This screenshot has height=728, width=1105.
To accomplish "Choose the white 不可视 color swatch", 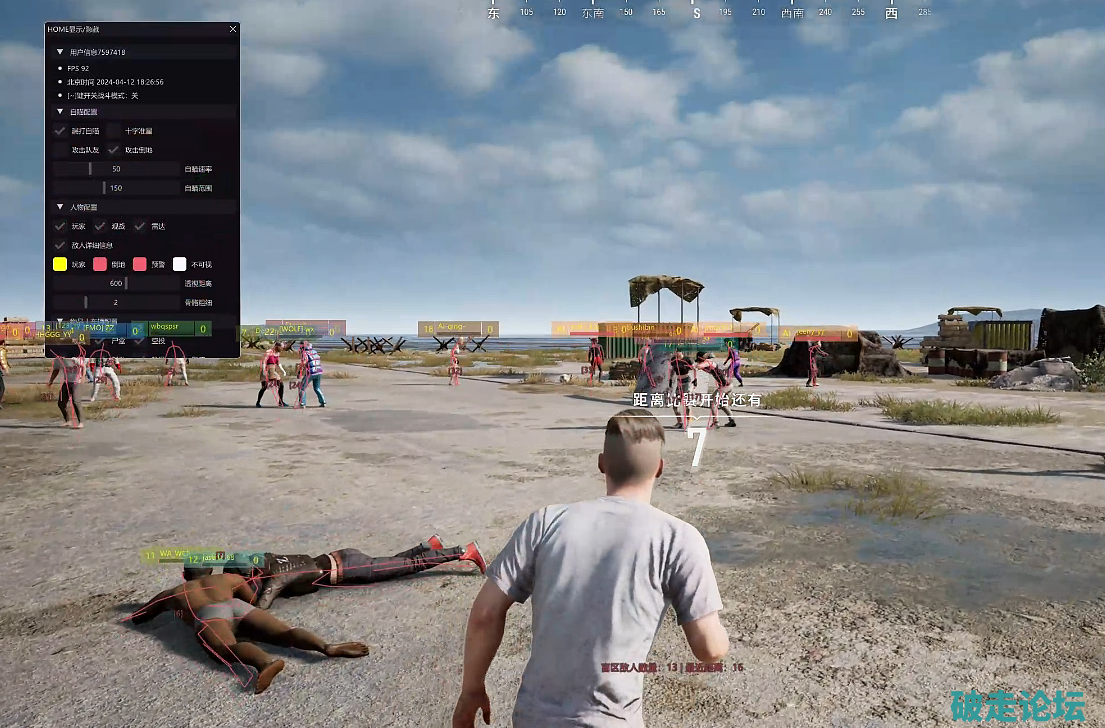I will (x=180, y=264).
